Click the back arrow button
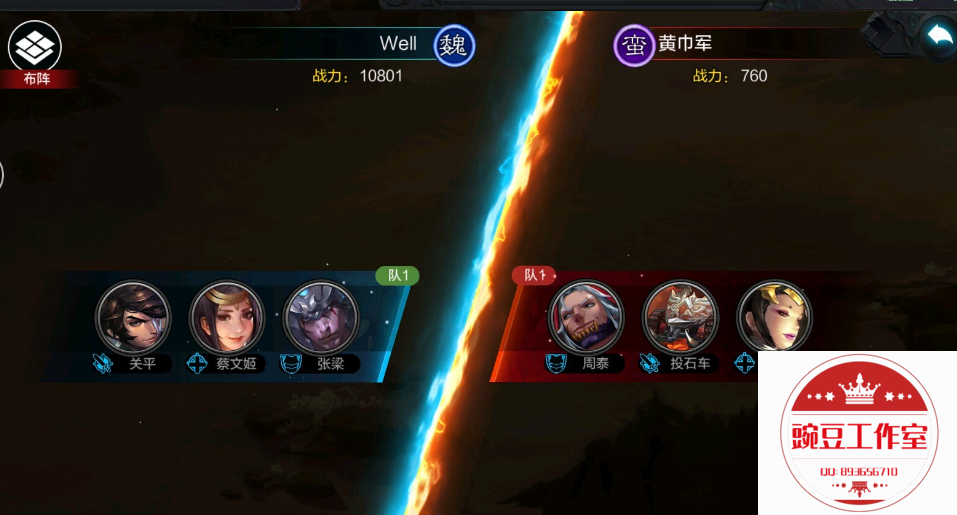Image resolution: width=957 pixels, height=515 pixels. (x=939, y=37)
